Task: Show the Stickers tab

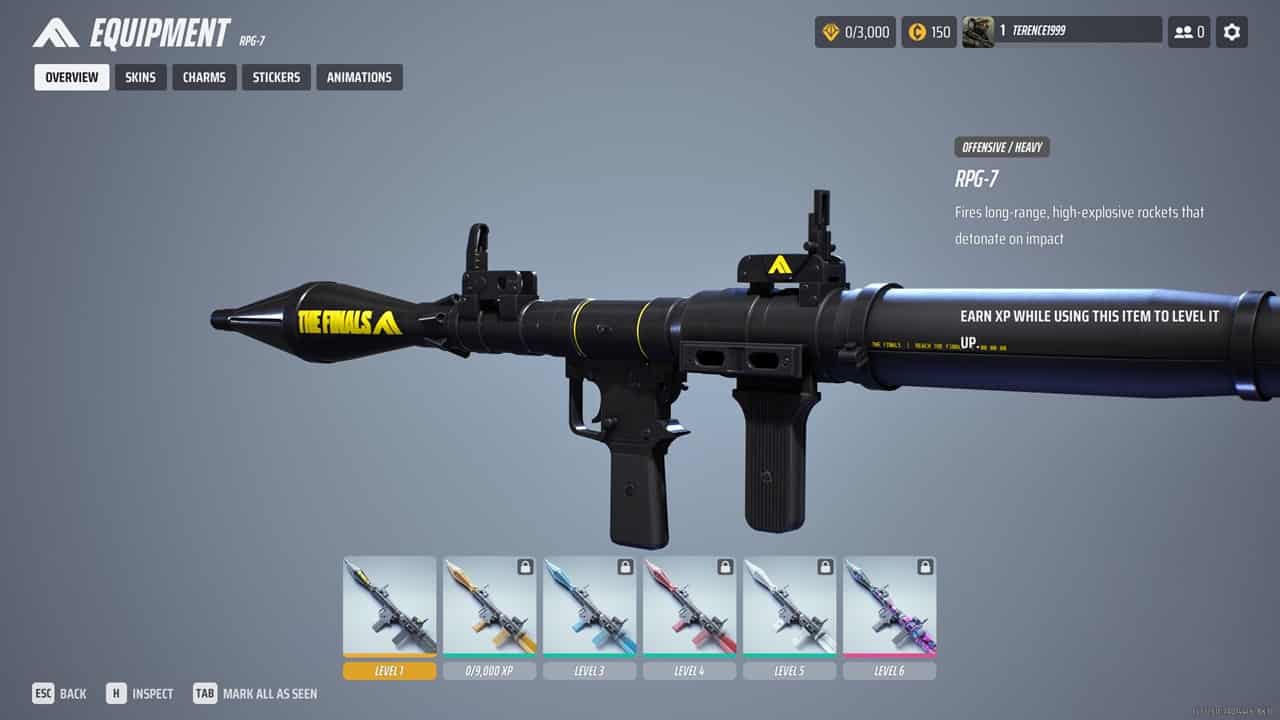Action: (x=276, y=77)
